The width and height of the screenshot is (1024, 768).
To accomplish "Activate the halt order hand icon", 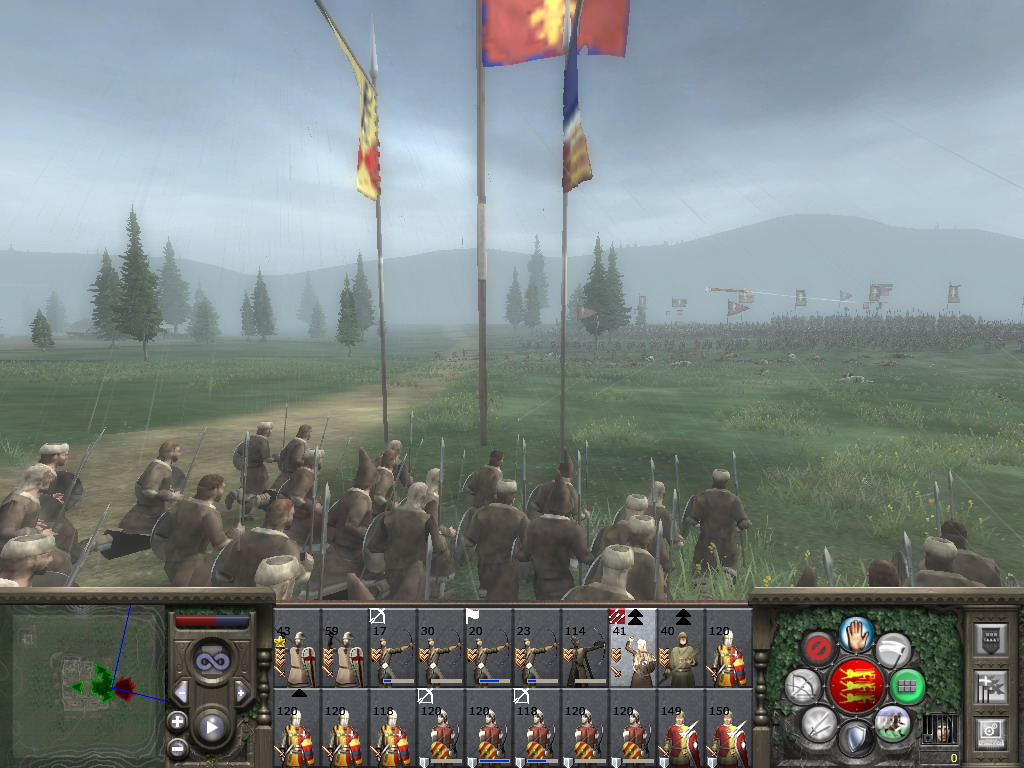I will click(856, 633).
